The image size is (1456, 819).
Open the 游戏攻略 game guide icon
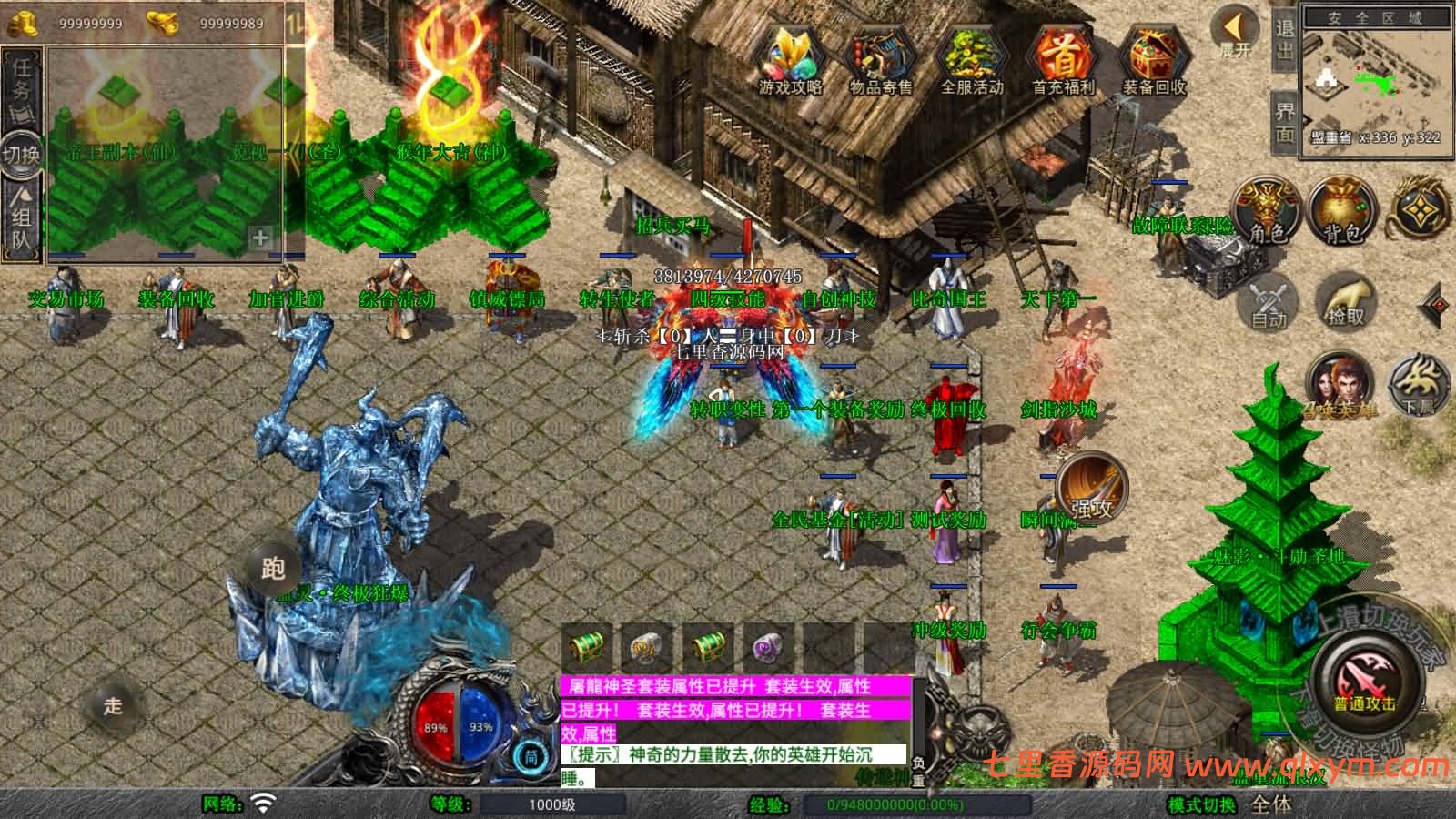(790, 60)
